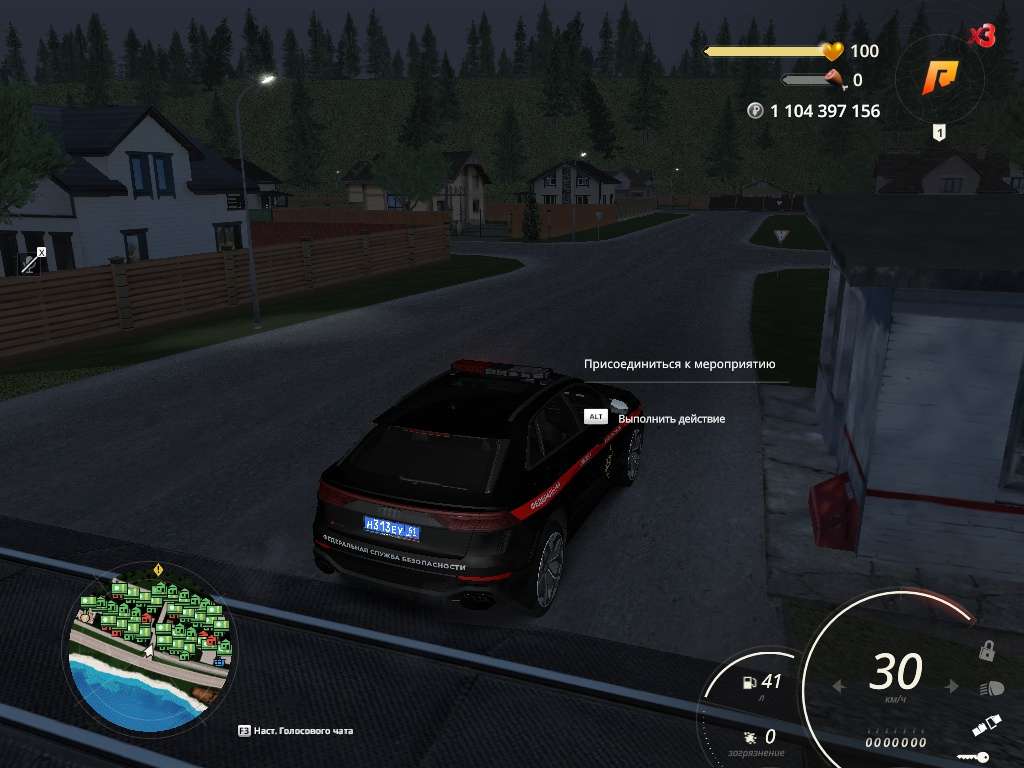Activate the left turn signal arrow
Viewport: 1024px width, 768px height.
[x=840, y=687]
